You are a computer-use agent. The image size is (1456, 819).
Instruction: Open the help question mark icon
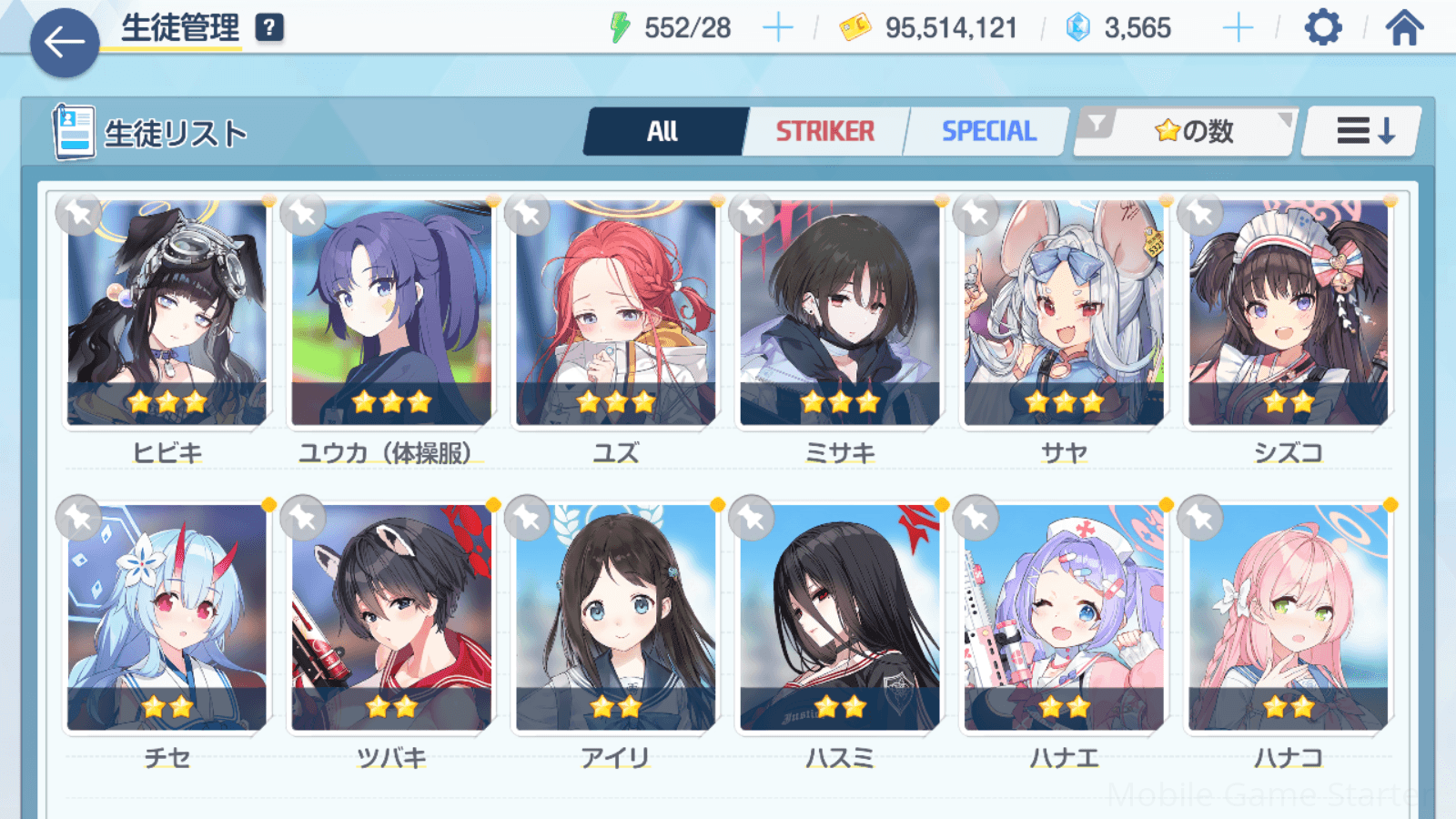tap(269, 28)
